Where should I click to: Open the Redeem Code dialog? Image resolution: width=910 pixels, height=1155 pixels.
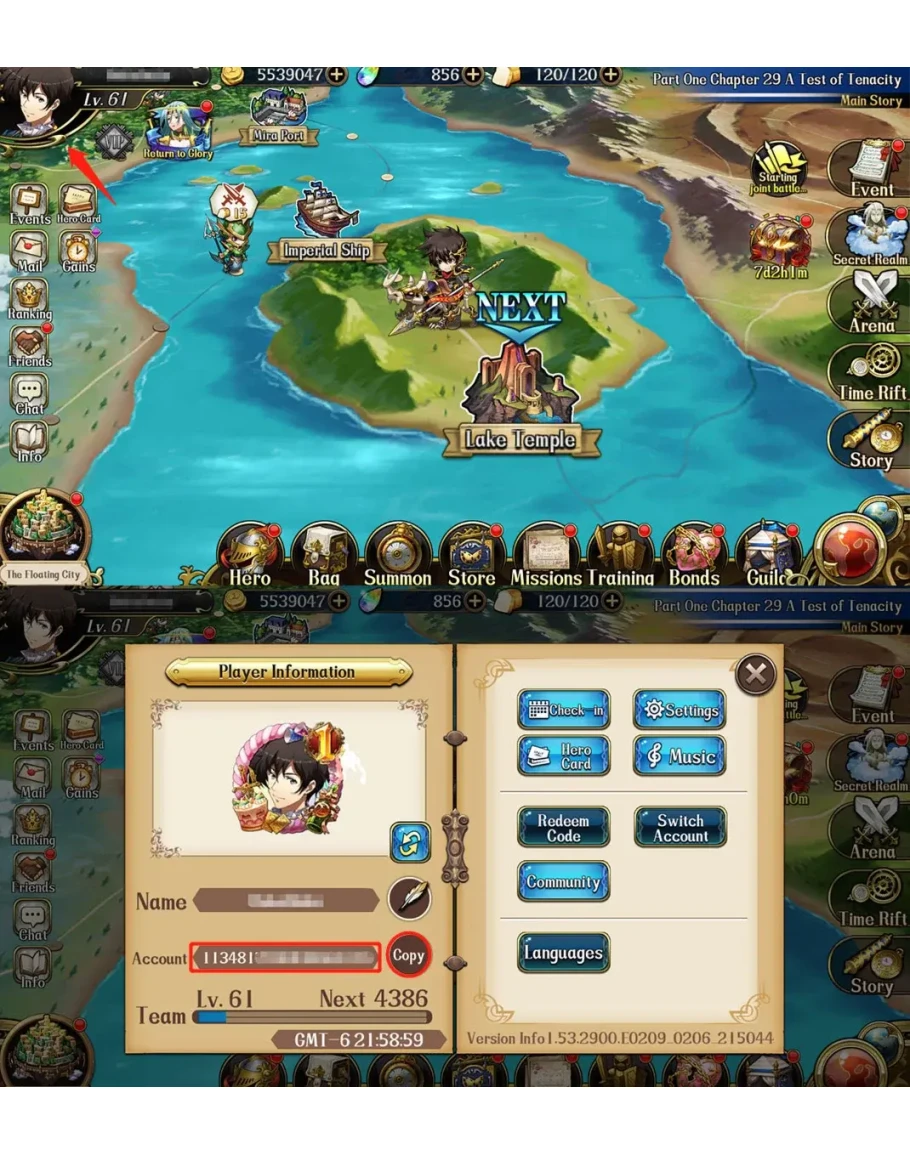tap(563, 827)
